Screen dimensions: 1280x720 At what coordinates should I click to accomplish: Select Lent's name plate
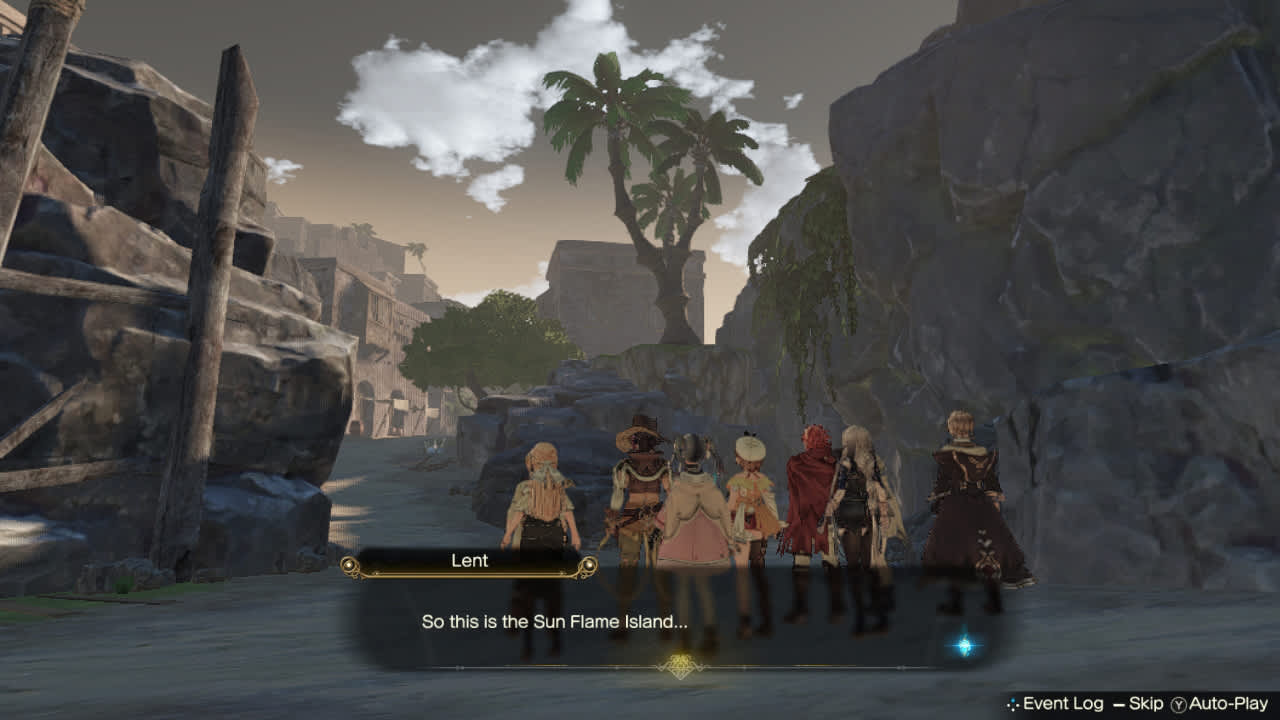tap(469, 561)
